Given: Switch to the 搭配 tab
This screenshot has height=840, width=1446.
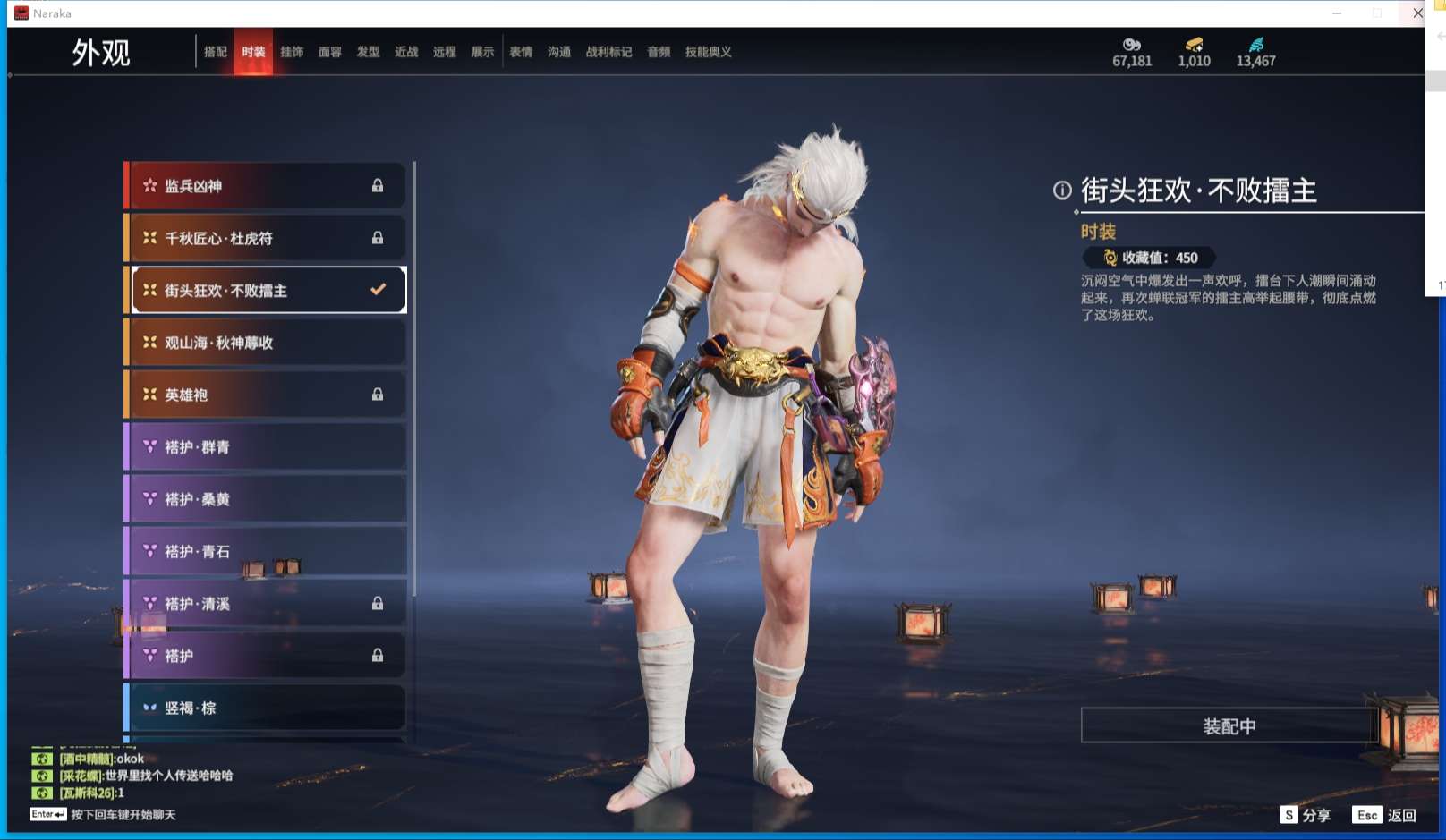Looking at the screenshot, I should (x=216, y=52).
